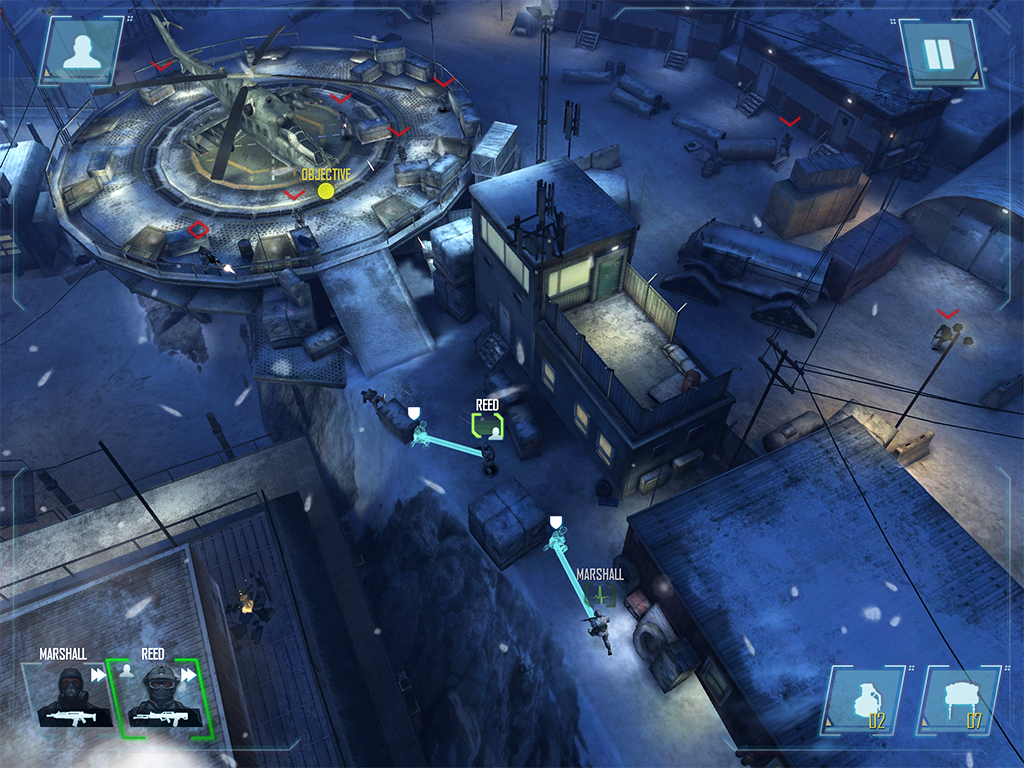This screenshot has width=1024, height=768.
Task: Tap the fast-forward arrows on Reed's card
Action: 188,675
